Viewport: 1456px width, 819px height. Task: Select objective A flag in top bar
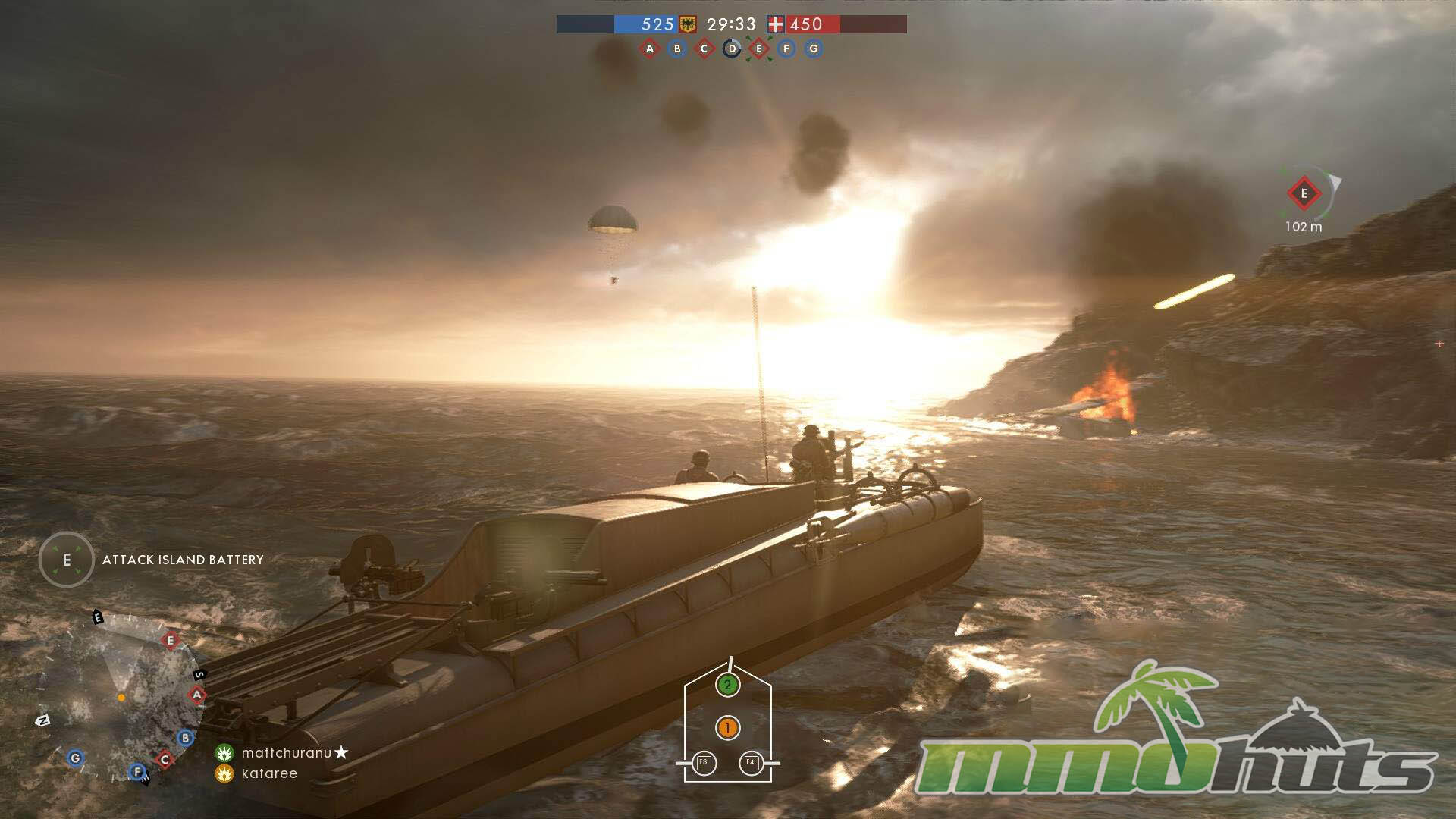tap(649, 49)
